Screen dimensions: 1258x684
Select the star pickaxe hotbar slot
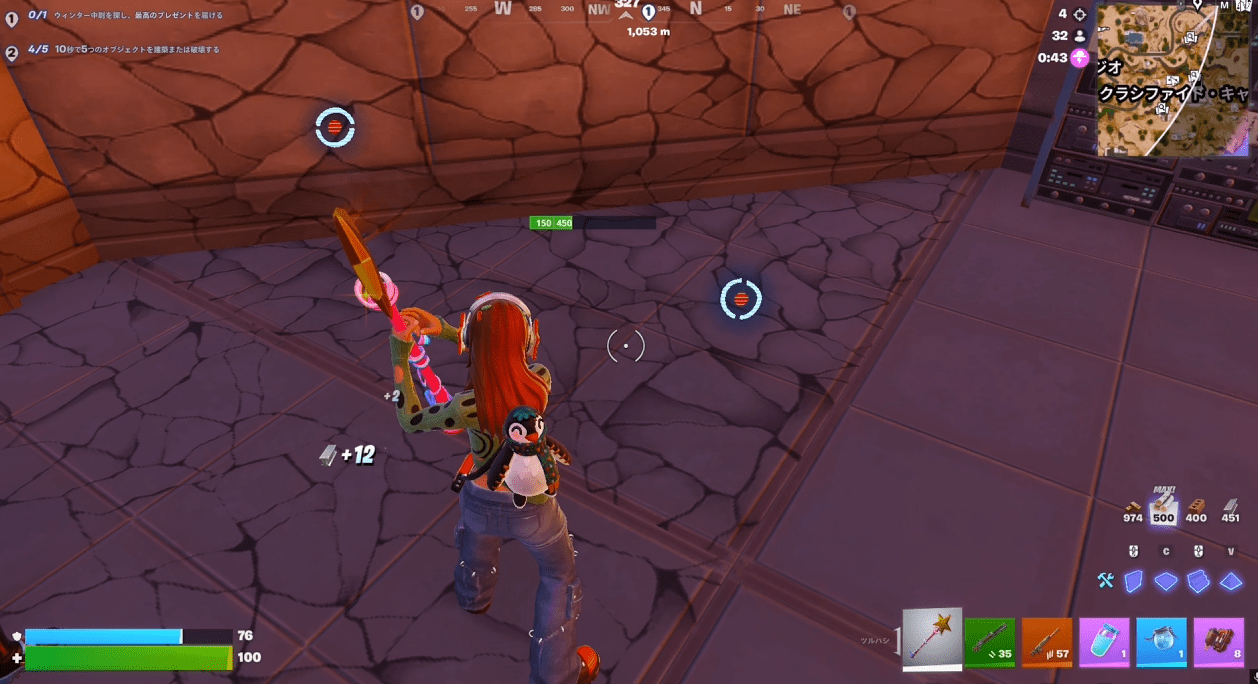click(933, 639)
